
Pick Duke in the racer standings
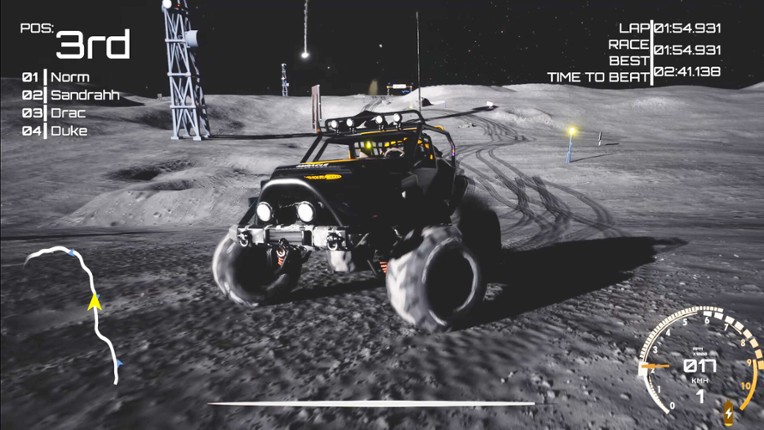point(68,131)
